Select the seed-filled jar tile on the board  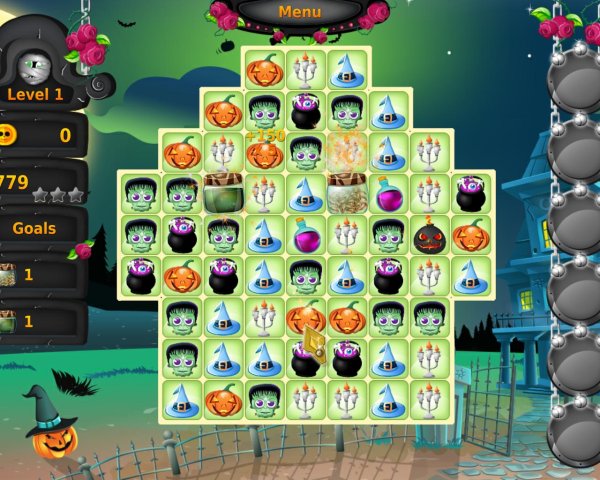point(346,191)
